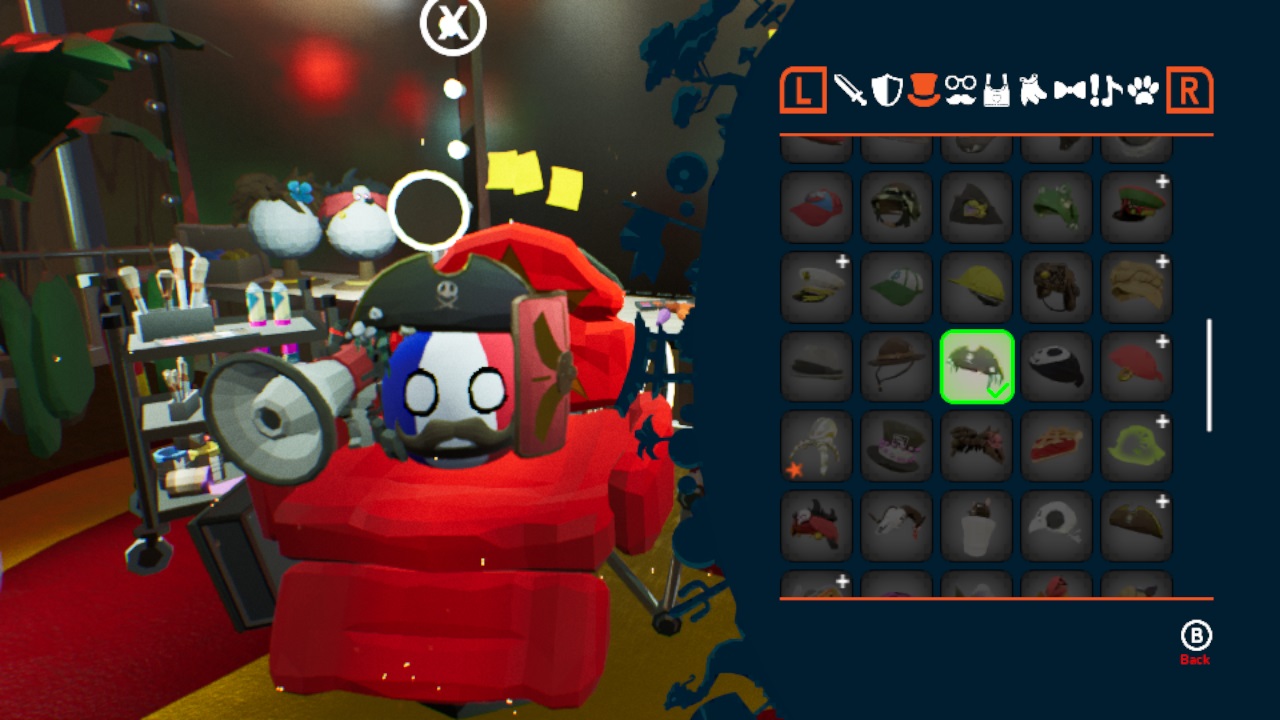
Task: Select the top hat headwear category
Action: [x=921, y=92]
